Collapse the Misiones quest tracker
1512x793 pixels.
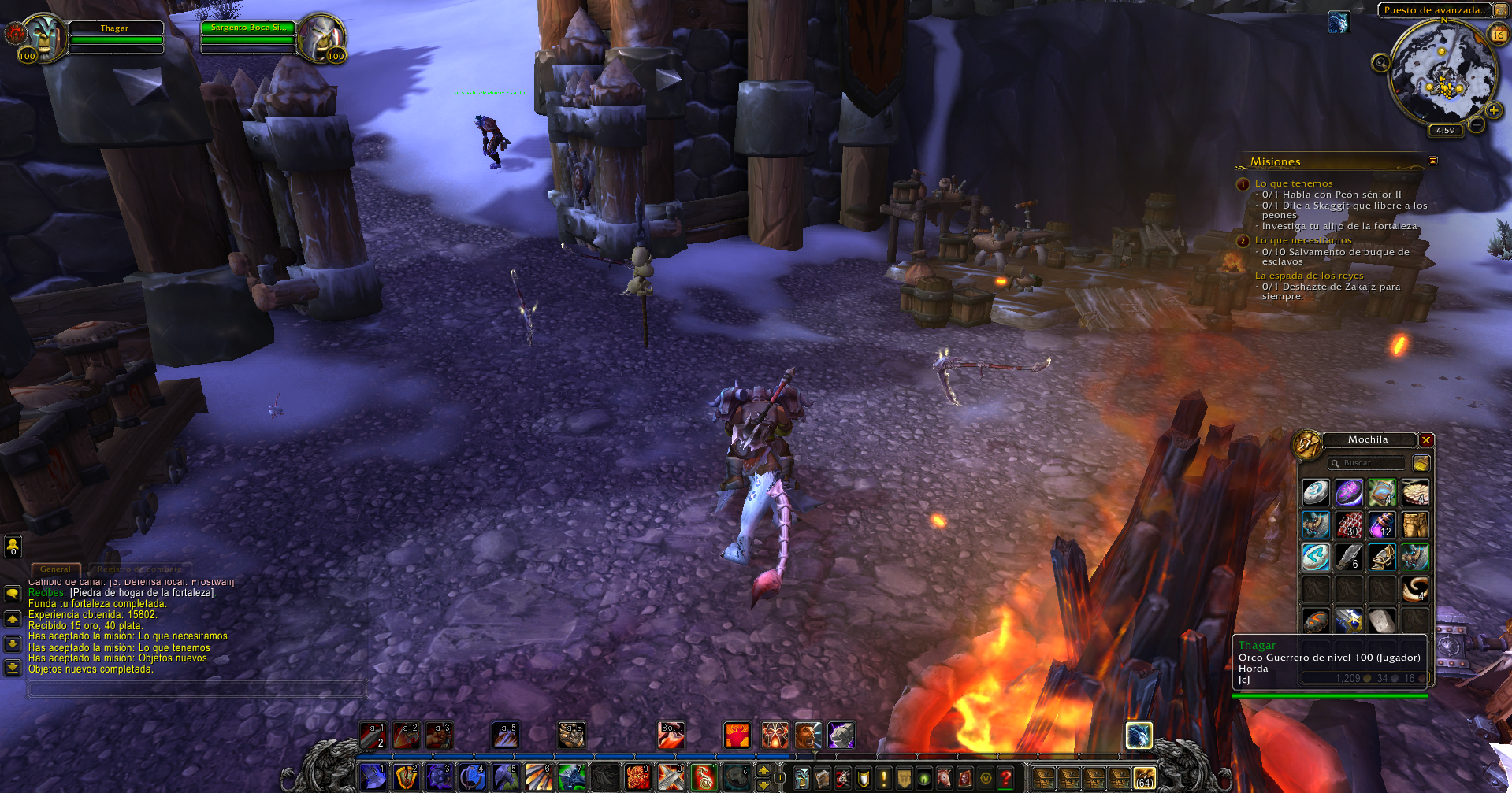click(x=1432, y=161)
